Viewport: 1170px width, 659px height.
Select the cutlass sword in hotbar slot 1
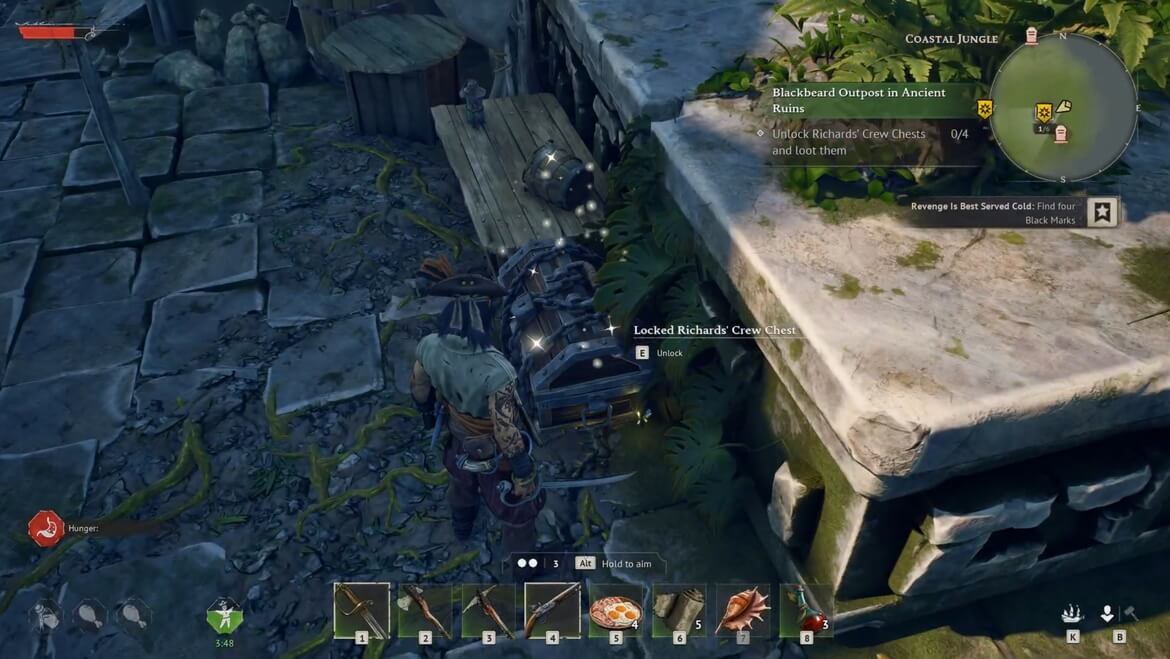pos(361,610)
